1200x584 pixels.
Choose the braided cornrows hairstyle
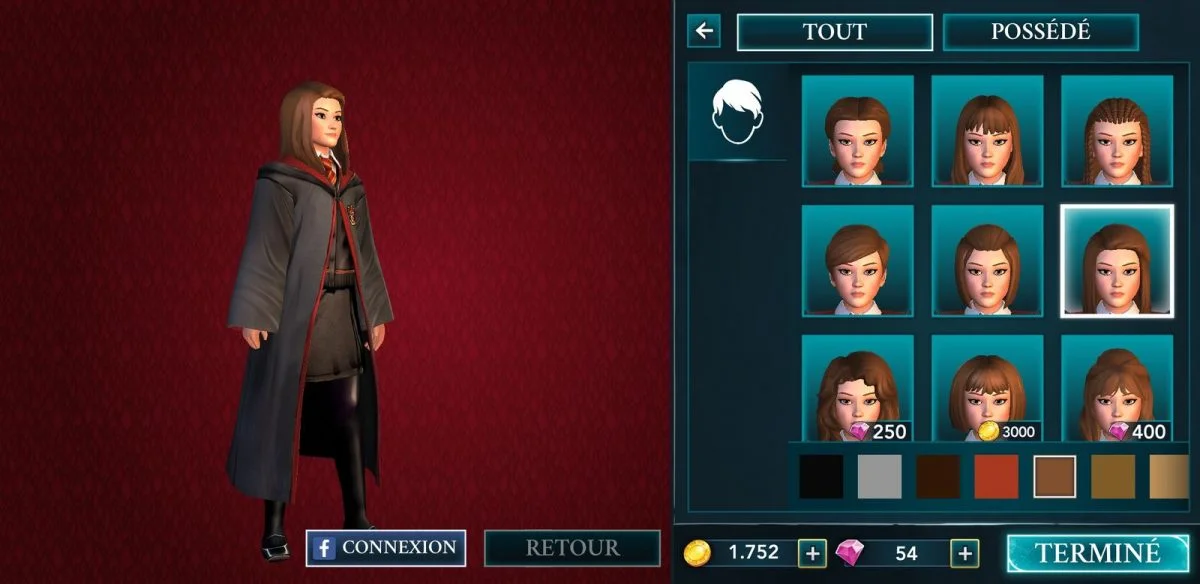click(1116, 131)
